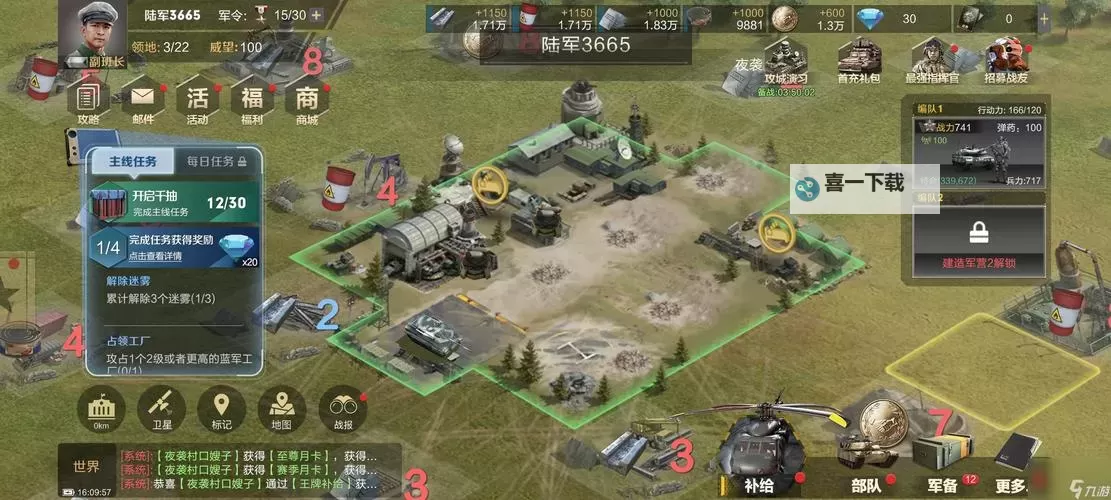Switch to the 每日任务 daily tasks tab
The width and height of the screenshot is (1111, 500).
[x=216, y=161]
